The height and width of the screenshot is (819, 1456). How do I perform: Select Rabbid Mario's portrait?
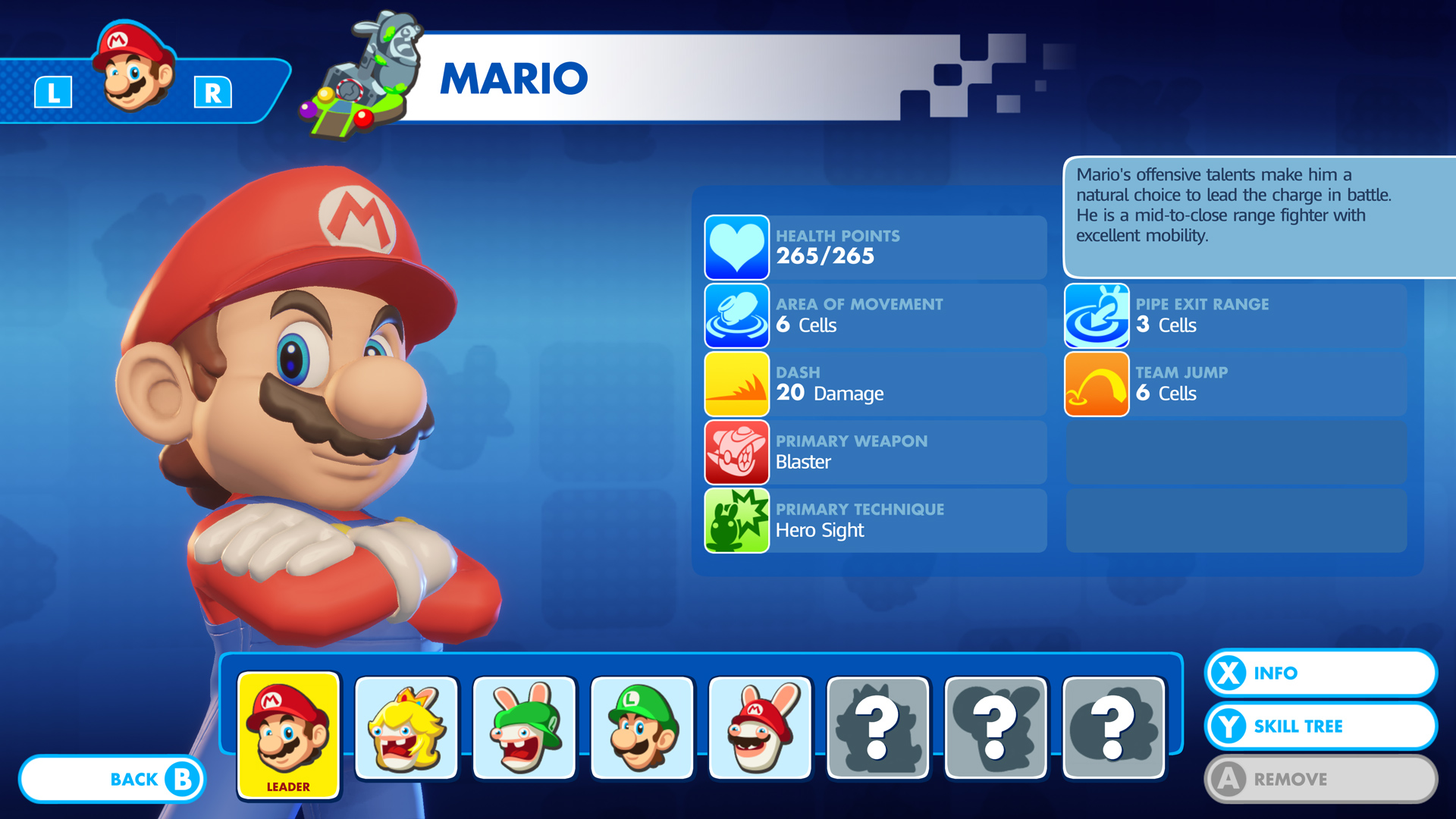pyautogui.click(x=759, y=726)
